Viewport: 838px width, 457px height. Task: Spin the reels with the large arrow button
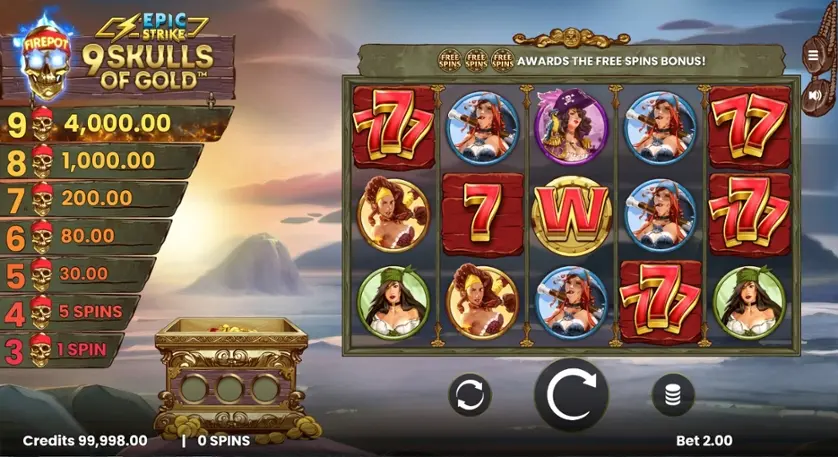(x=571, y=394)
